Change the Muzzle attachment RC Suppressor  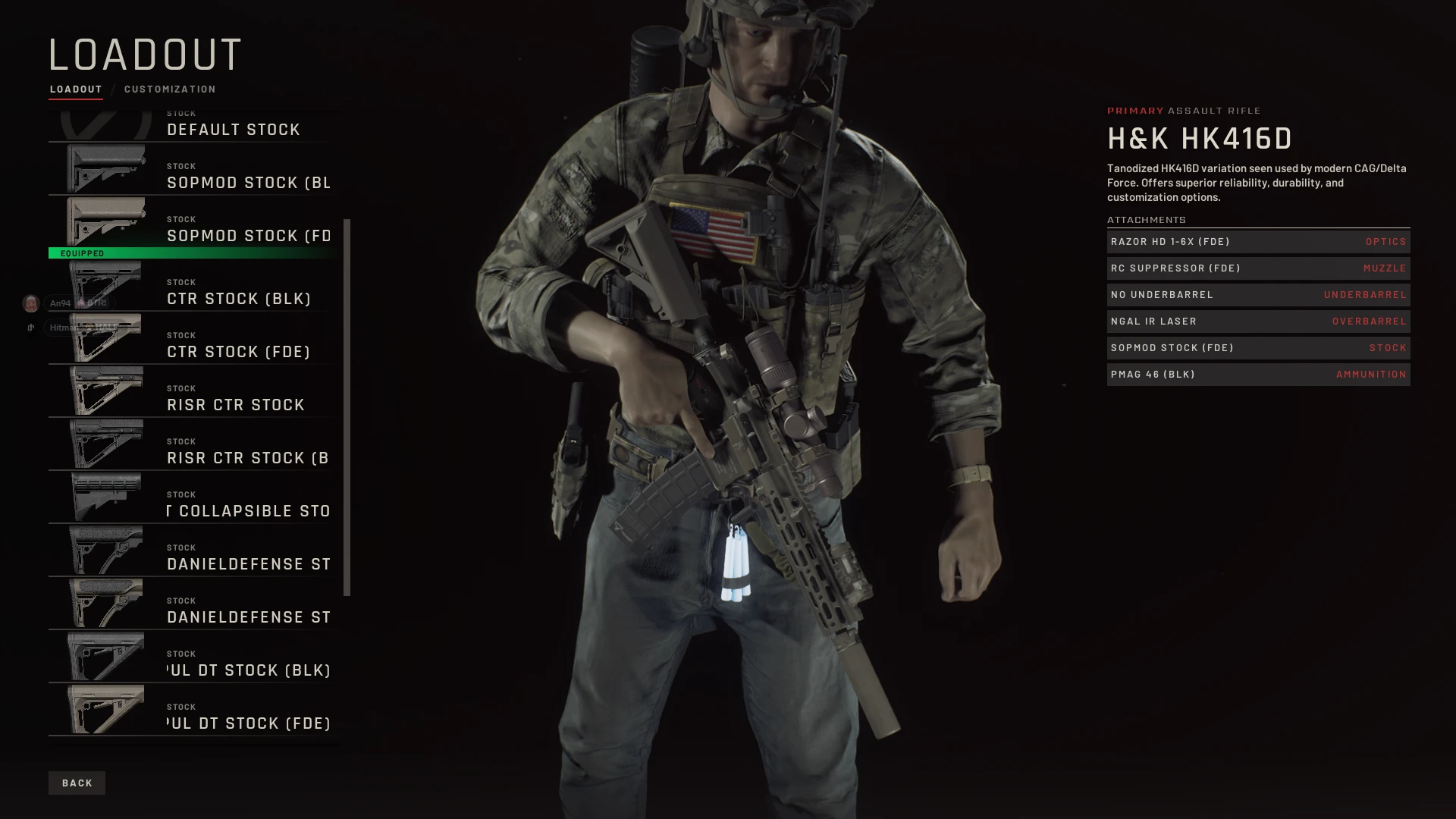click(x=1258, y=268)
